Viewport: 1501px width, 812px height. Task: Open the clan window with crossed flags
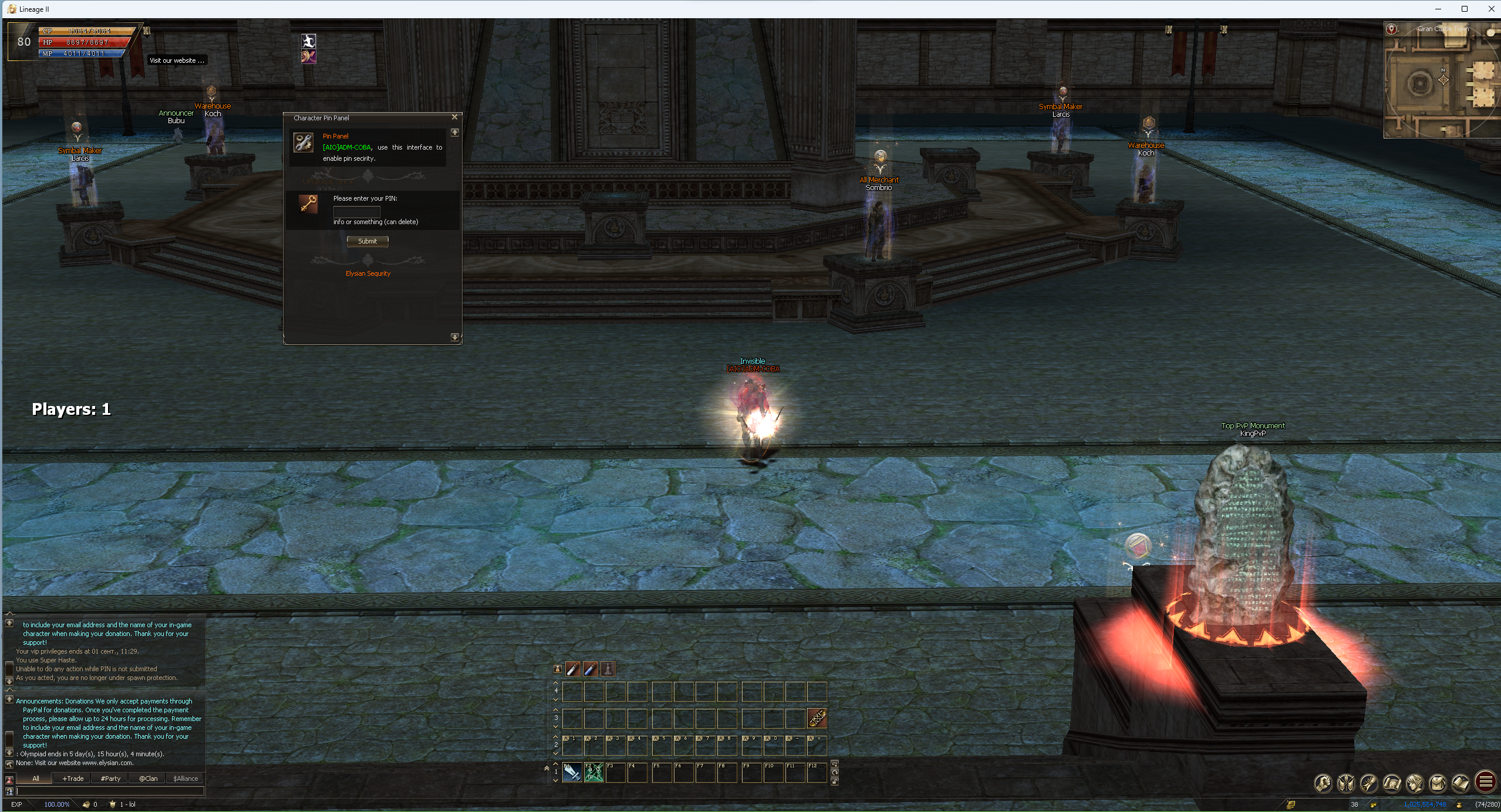(x=1346, y=783)
